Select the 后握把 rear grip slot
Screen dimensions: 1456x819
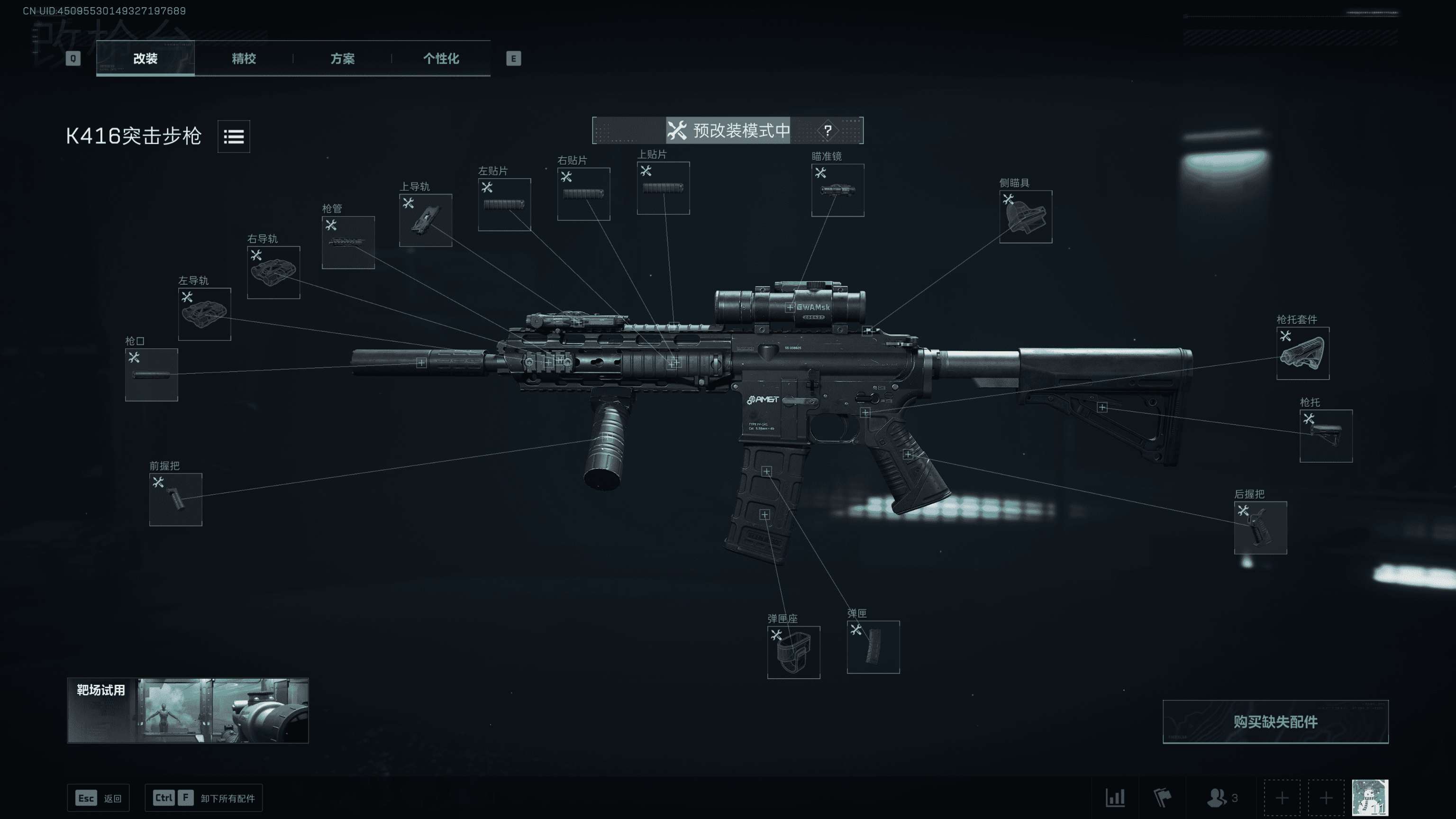(x=1260, y=528)
